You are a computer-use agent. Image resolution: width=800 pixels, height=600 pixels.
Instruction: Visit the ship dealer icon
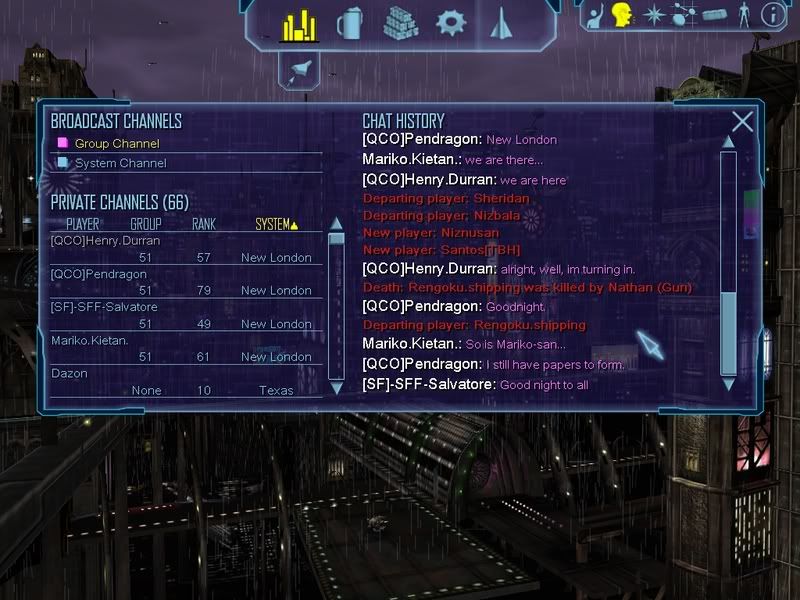tap(501, 23)
